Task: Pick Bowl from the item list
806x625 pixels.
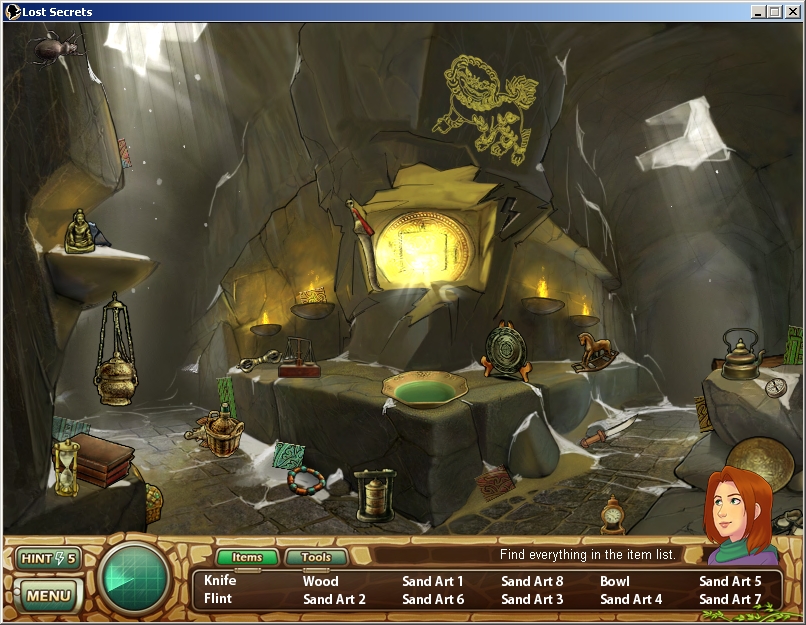Action: (615, 581)
